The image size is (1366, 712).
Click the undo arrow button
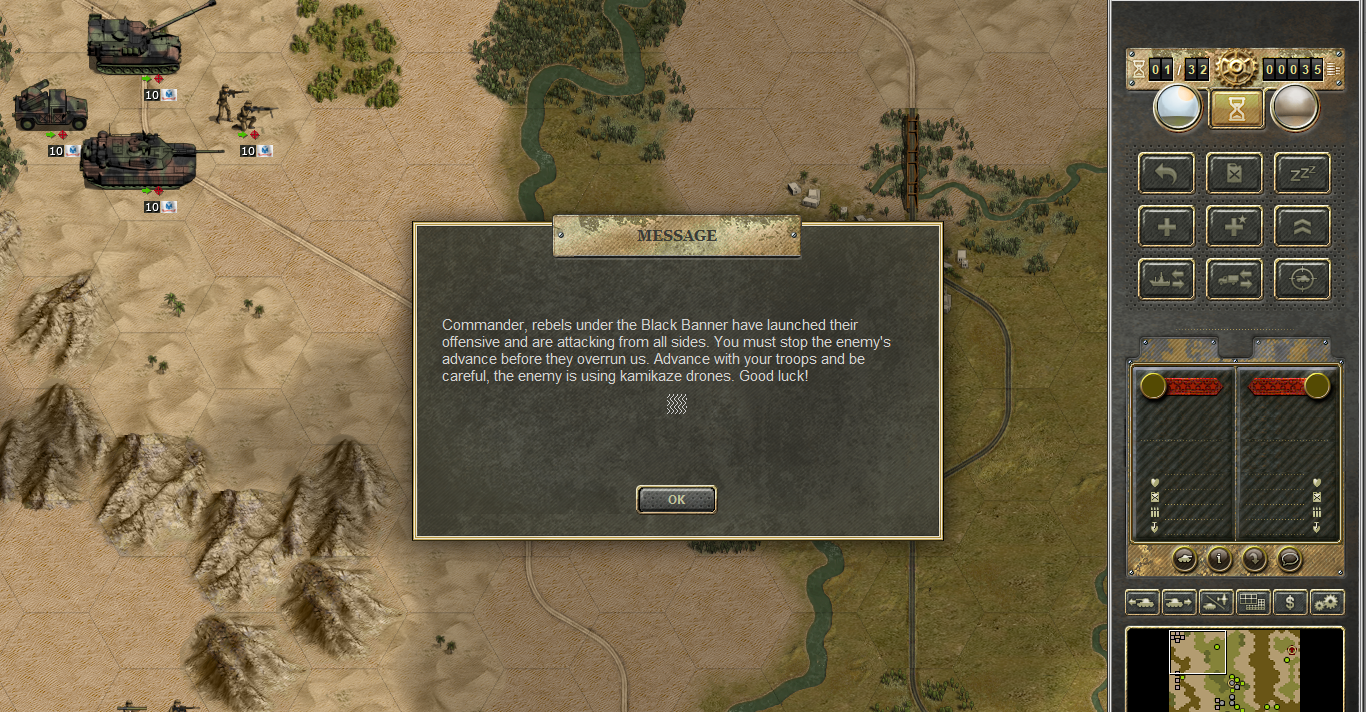[x=1166, y=173]
